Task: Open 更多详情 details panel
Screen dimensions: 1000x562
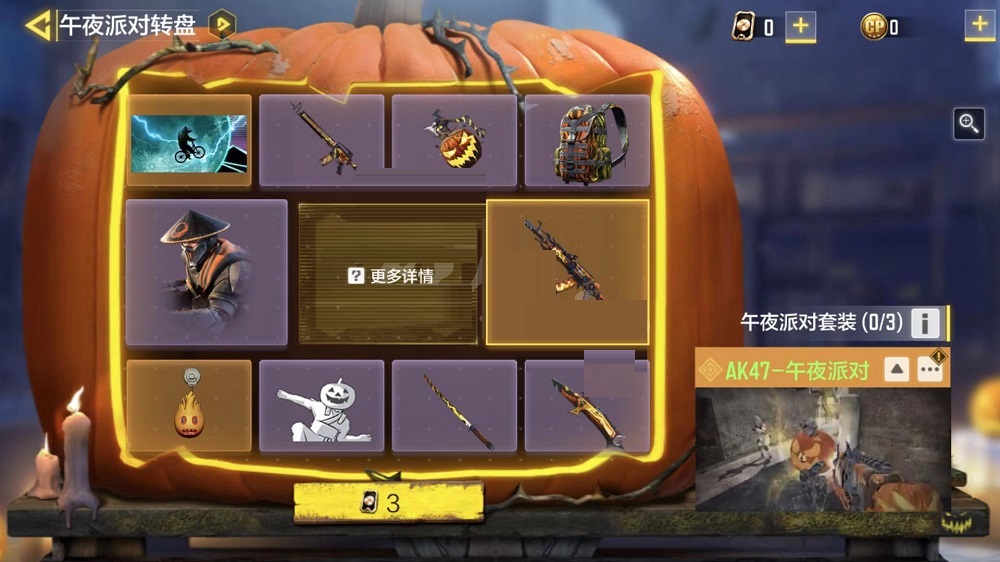Action: (x=391, y=276)
